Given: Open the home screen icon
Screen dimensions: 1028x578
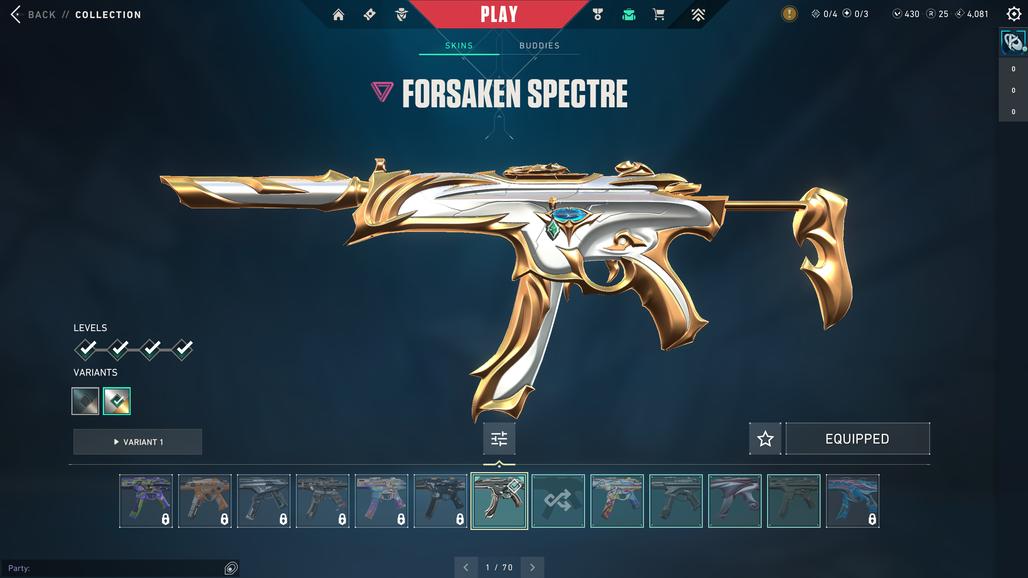Looking at the screenshot, I should point(338,15).
